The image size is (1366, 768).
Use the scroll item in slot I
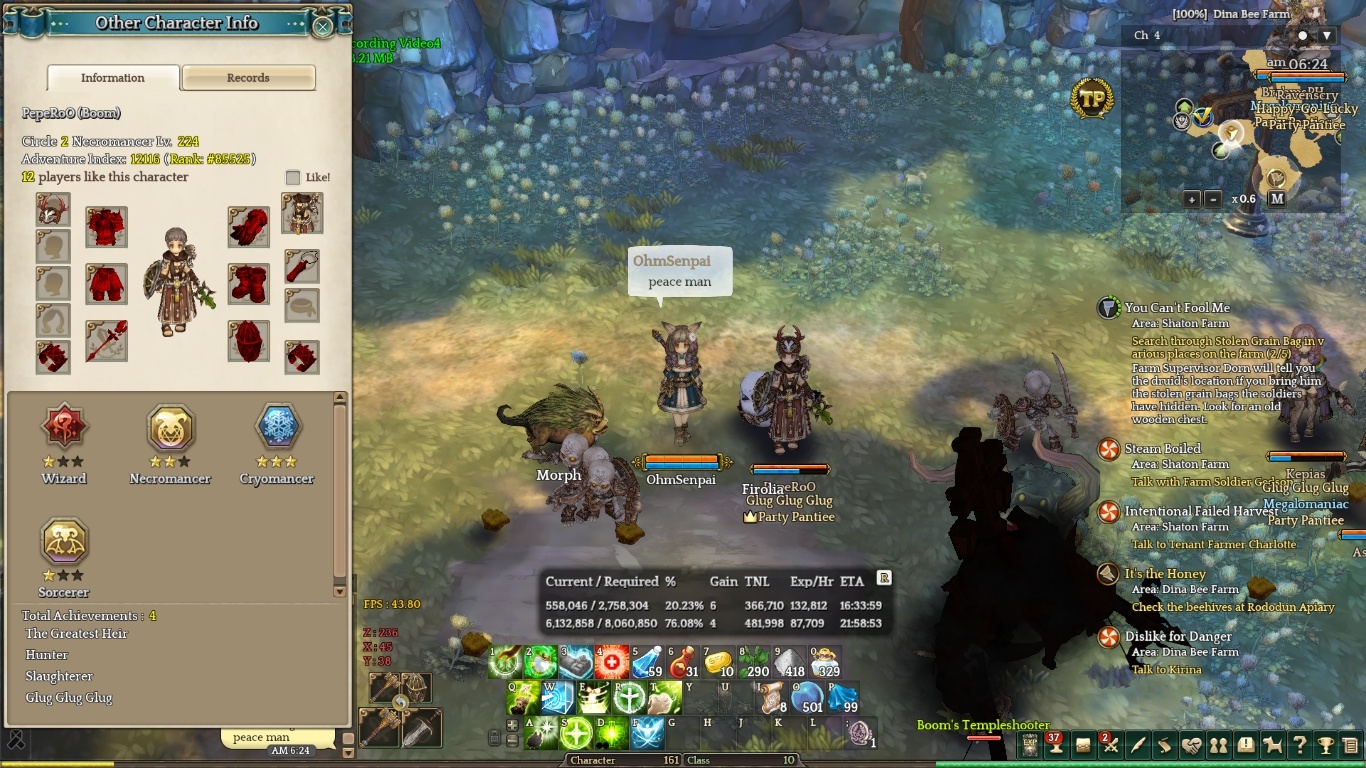click(x=771, y=698)
